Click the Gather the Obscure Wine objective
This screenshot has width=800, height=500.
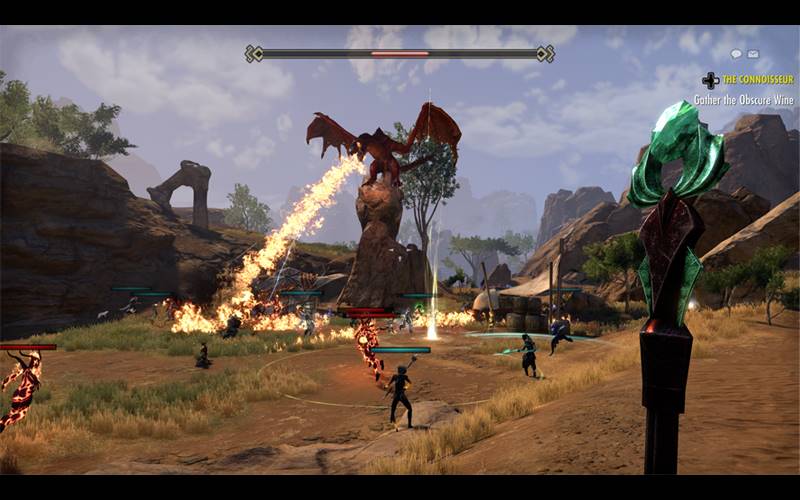click(x=745, y=100)
